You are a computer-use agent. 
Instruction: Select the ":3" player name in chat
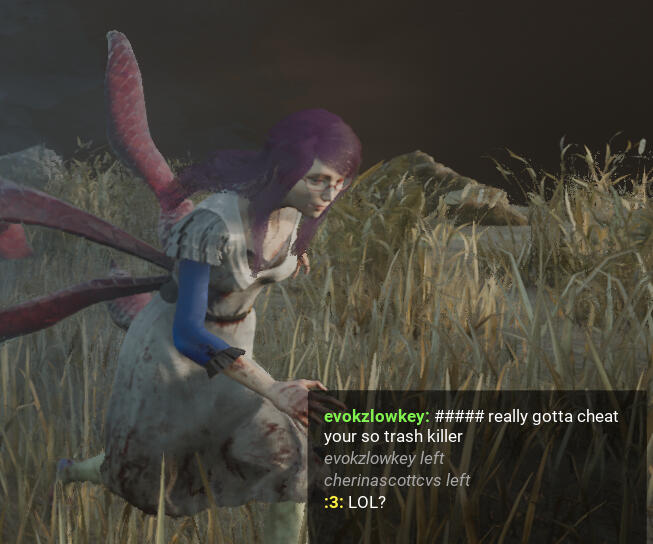[x=333, y=501]
